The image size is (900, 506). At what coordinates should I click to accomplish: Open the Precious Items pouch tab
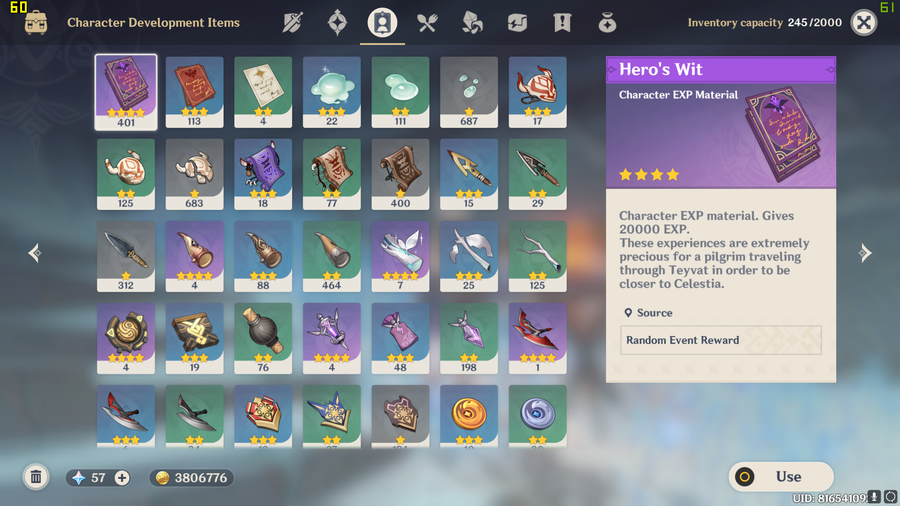click(x=606, y=23)
